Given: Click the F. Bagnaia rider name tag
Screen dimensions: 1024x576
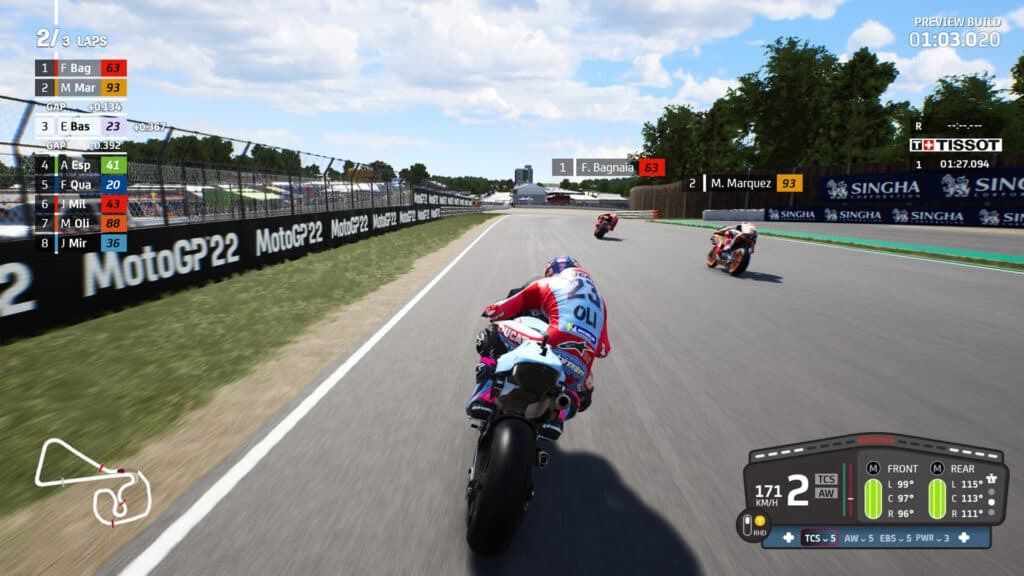Looking at the screenshot, I should (608, 167).
